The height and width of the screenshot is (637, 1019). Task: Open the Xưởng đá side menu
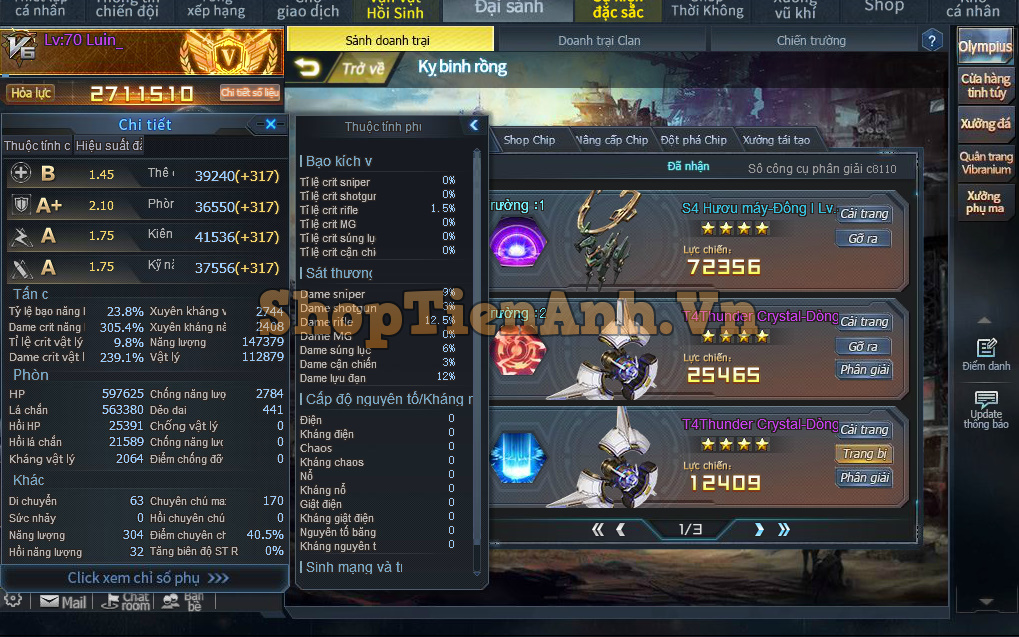pos(985,124)
